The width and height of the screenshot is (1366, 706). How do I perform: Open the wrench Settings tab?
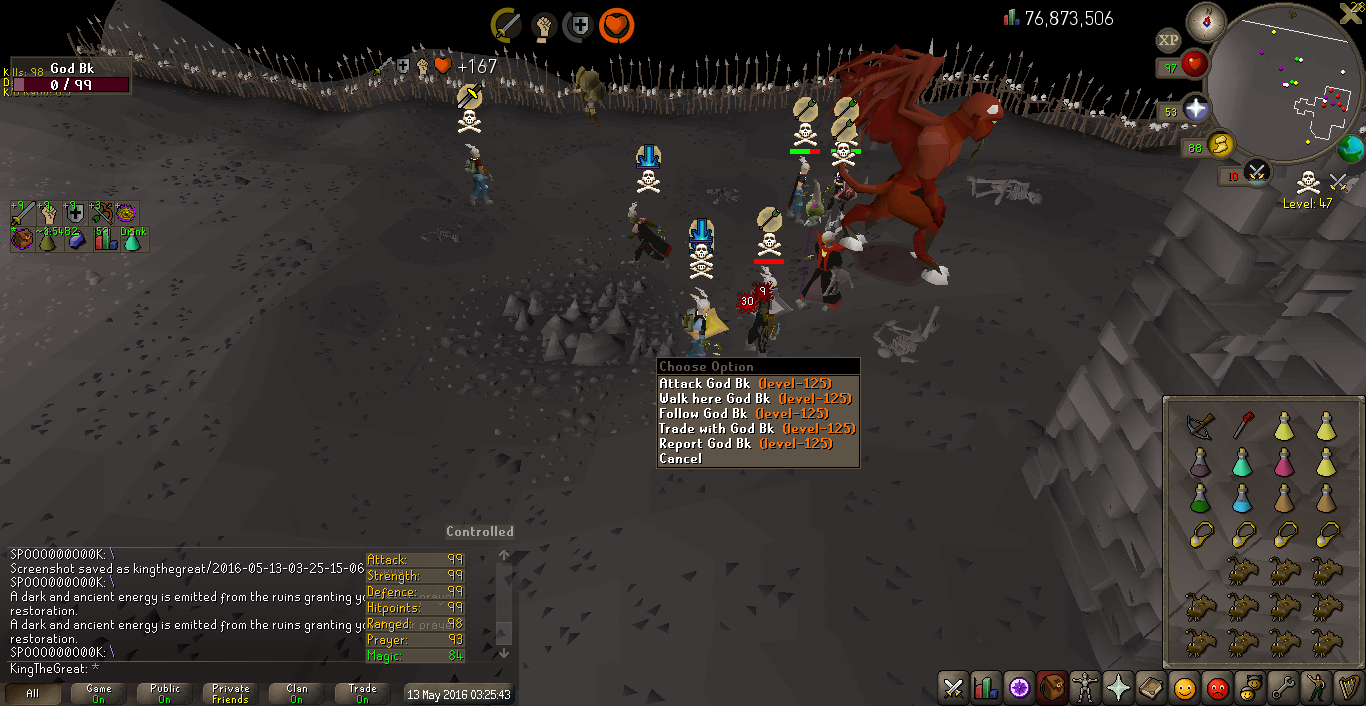pos(1283,688)
